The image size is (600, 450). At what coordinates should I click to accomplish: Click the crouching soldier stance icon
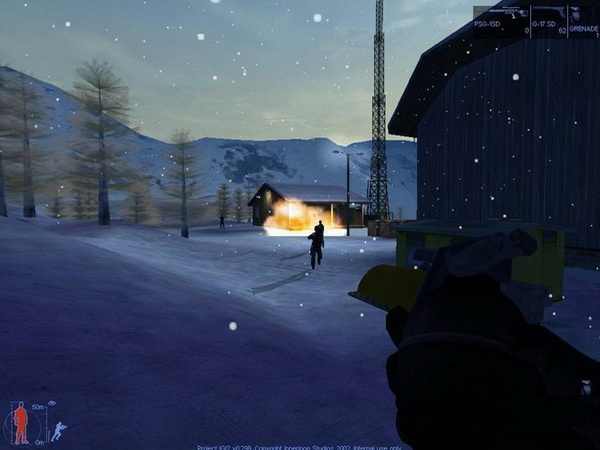point(59,431)
